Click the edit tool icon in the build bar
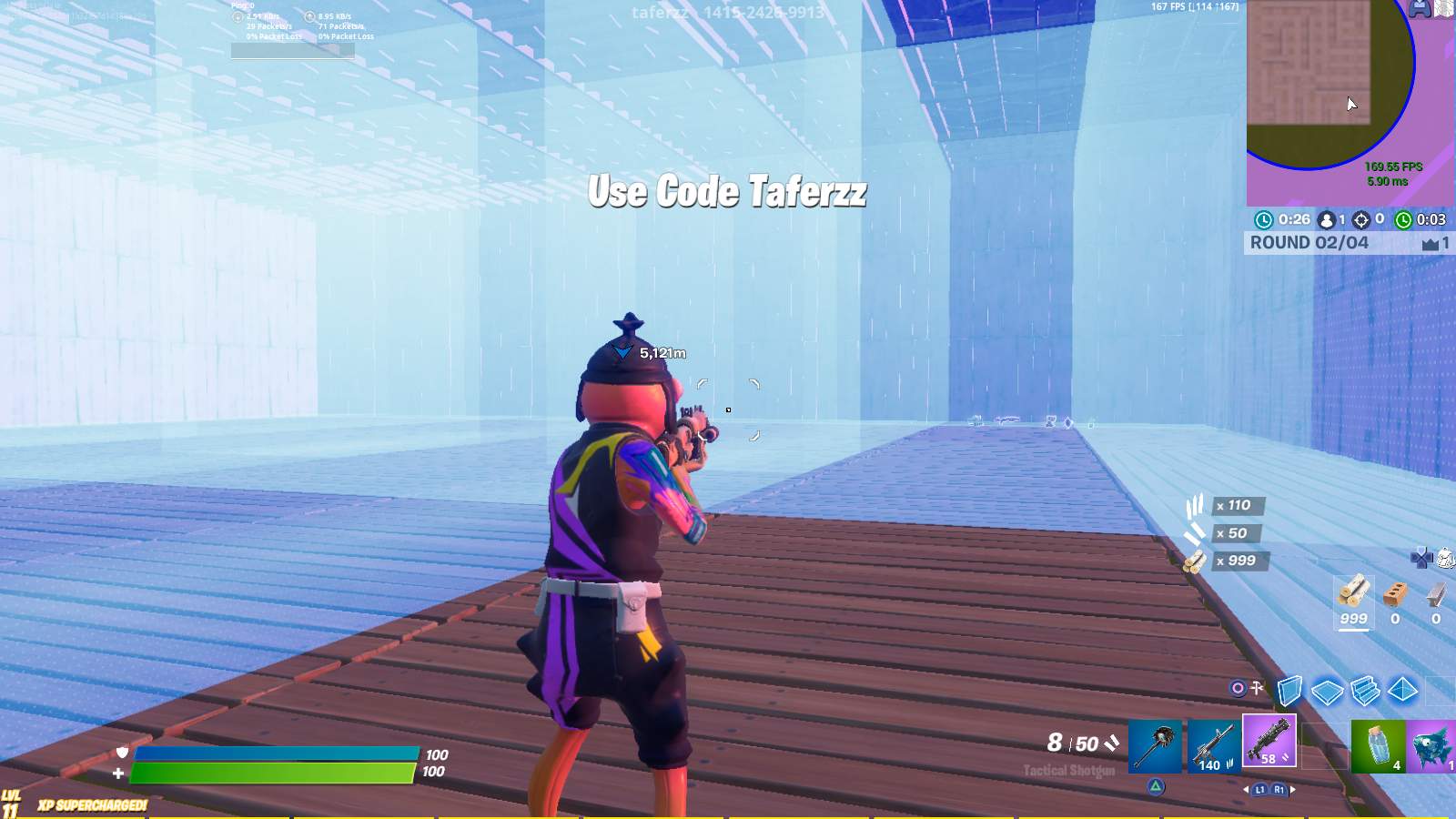Image resolution: width=1456 pixels, height=819 pixels. [1257, 687]
